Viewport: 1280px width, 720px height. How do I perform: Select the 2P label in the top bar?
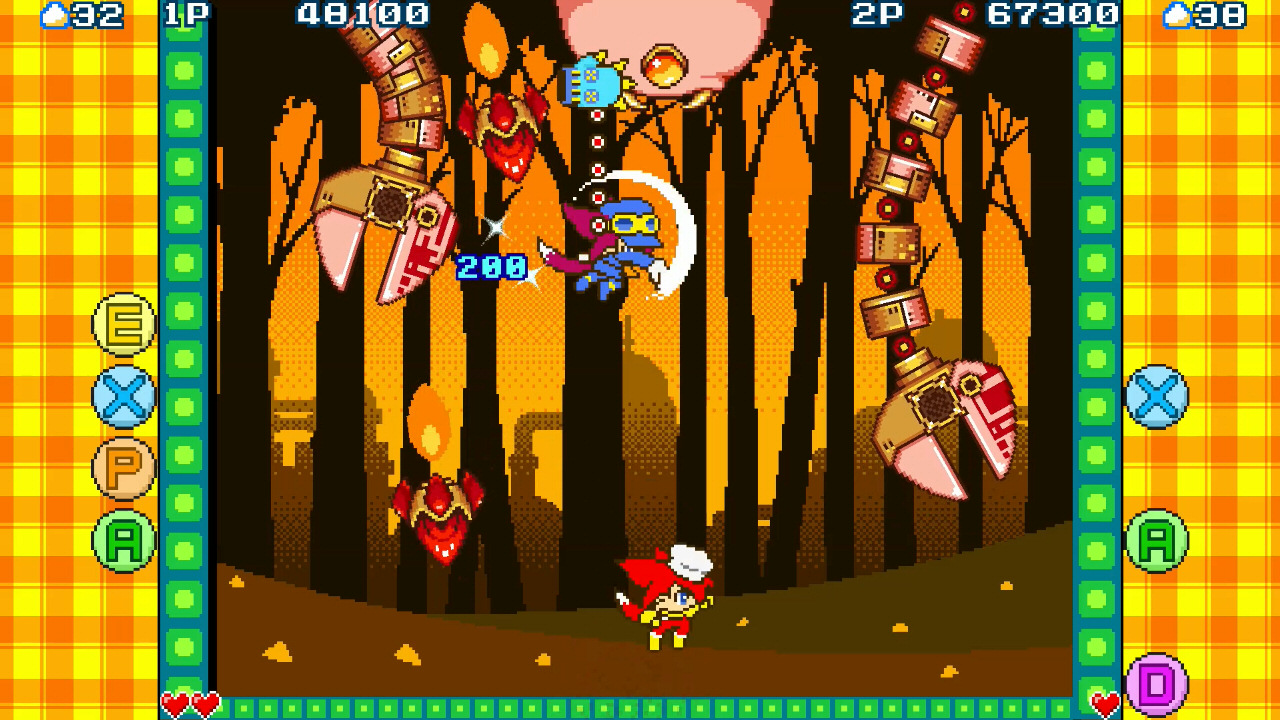point(878,15)
